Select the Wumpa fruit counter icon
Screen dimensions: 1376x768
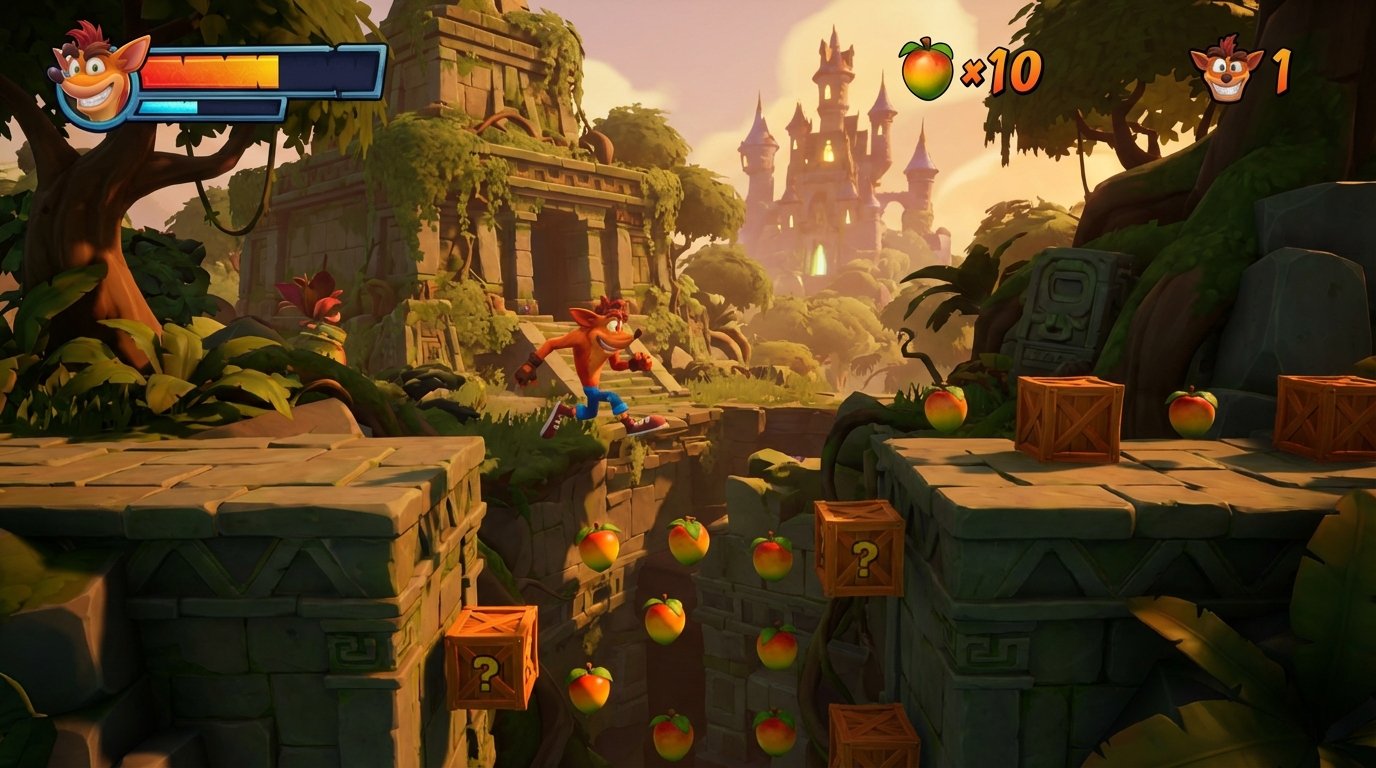927,69
